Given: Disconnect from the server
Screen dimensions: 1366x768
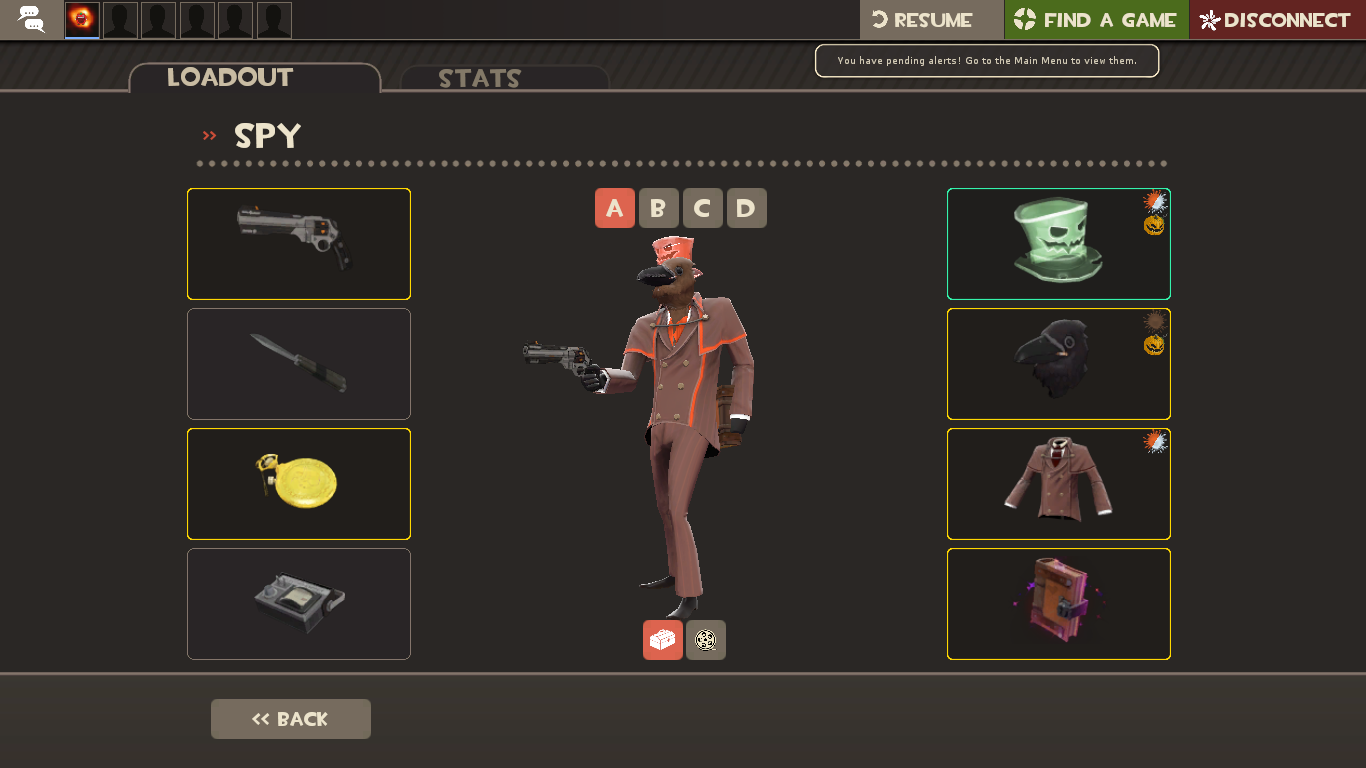Looking at the screenshot, I should (1277, 20).
